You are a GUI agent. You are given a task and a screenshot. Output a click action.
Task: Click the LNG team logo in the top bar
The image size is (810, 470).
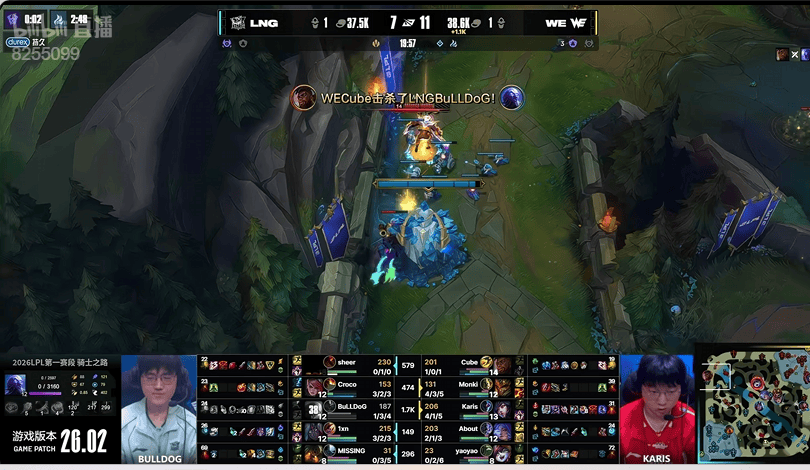(x=238, y=23)
